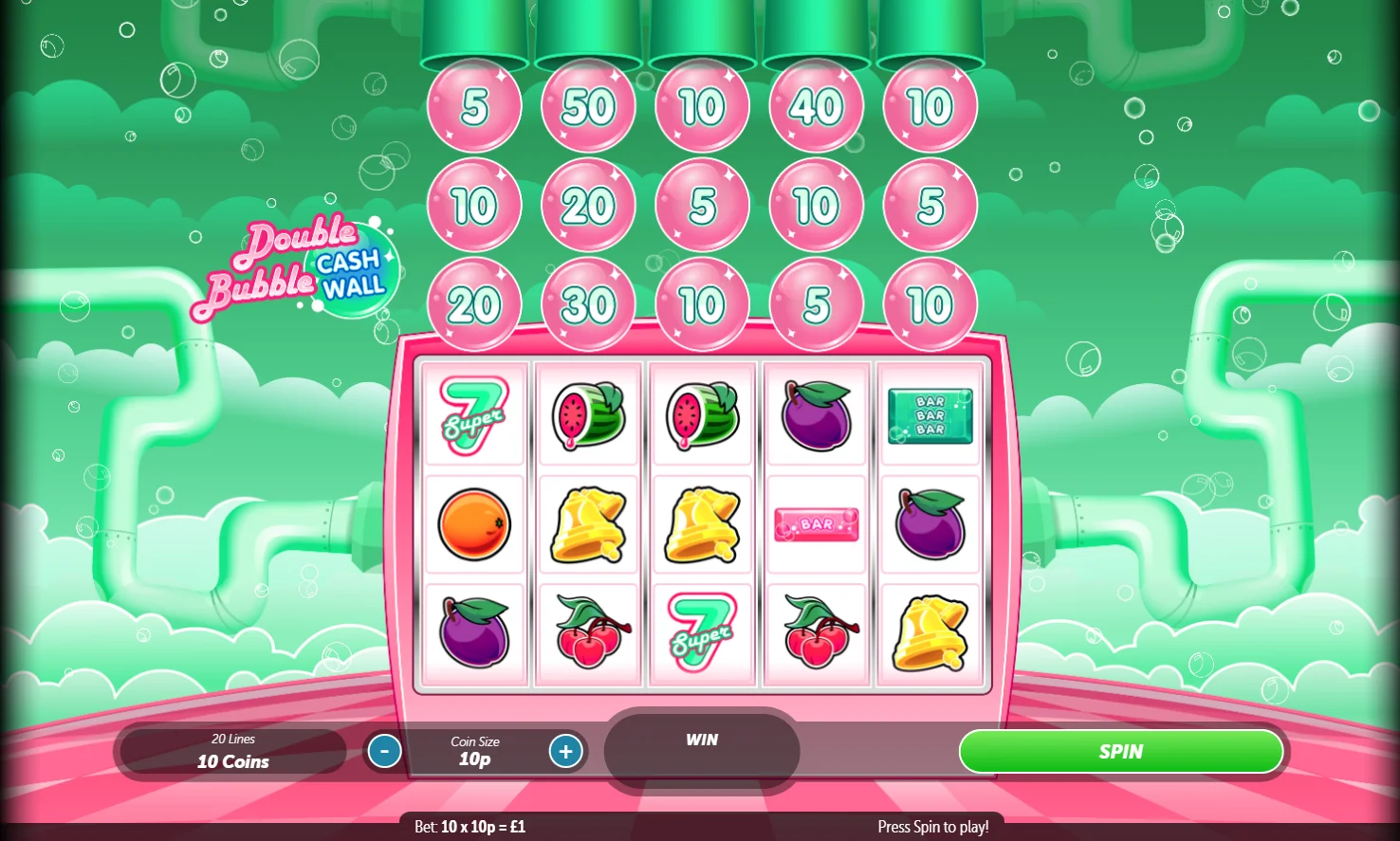Click the golden bell symbol on reel three

(702, 523)
